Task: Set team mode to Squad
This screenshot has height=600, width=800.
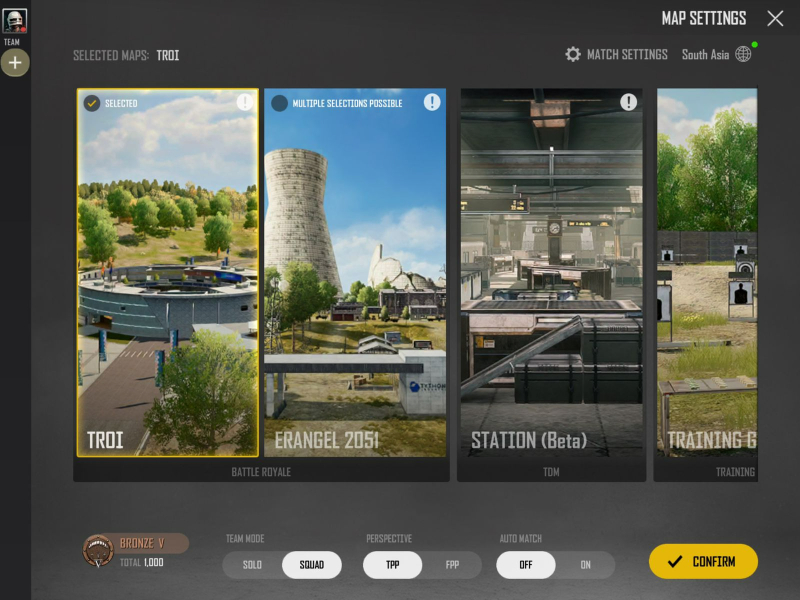Action: (311, 565)
